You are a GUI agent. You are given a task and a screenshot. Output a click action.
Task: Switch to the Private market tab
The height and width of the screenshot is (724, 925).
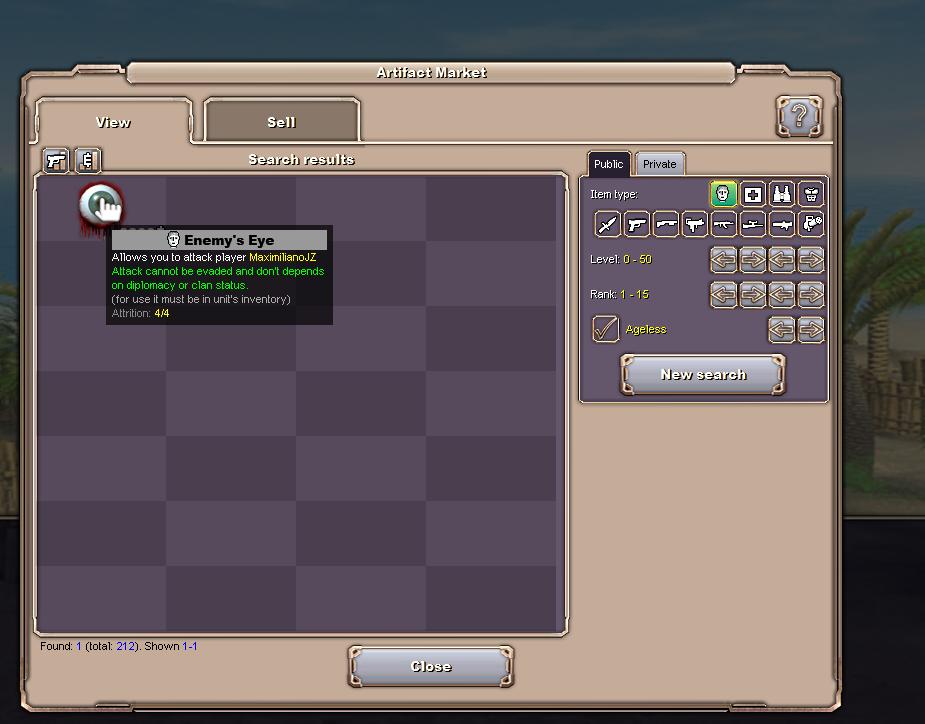coord(659,164)
